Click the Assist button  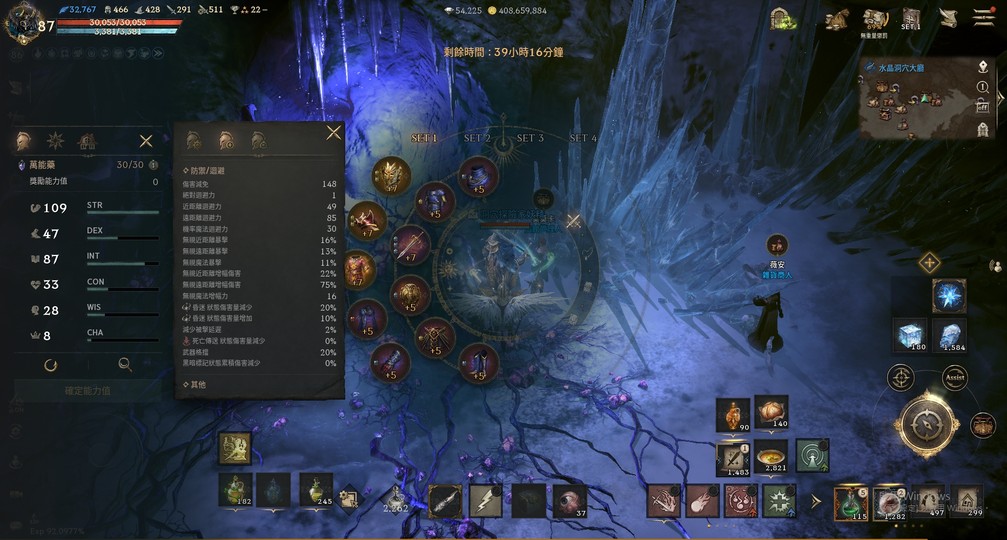tap(954, 378)
